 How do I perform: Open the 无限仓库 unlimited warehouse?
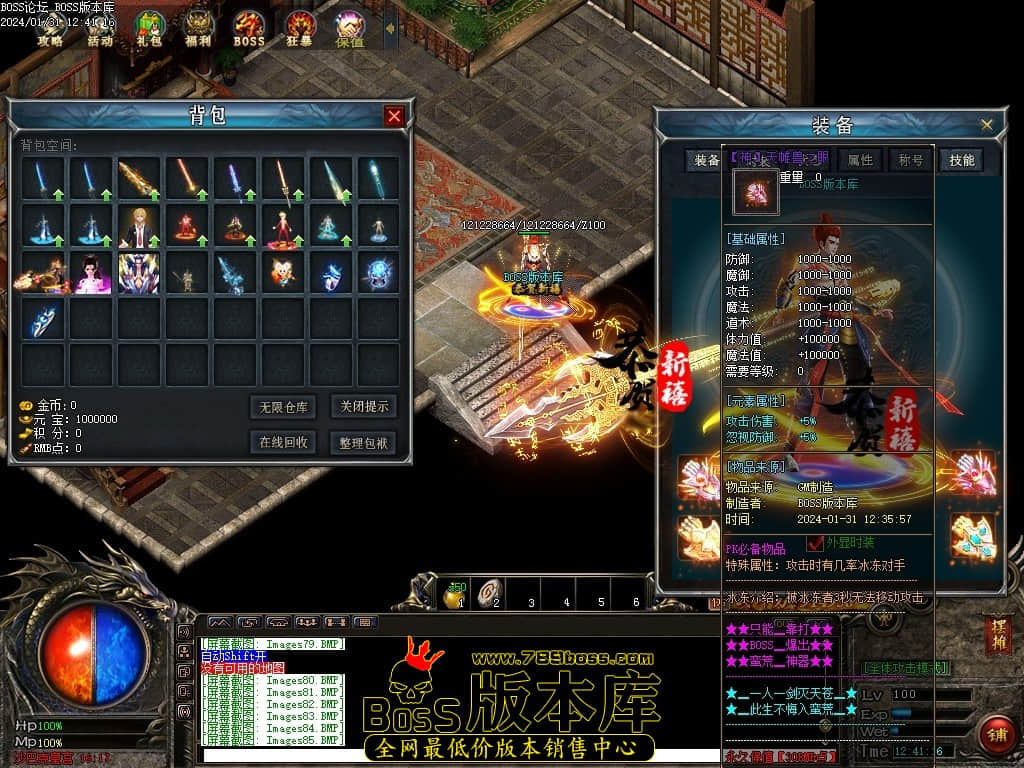(283, 407)
